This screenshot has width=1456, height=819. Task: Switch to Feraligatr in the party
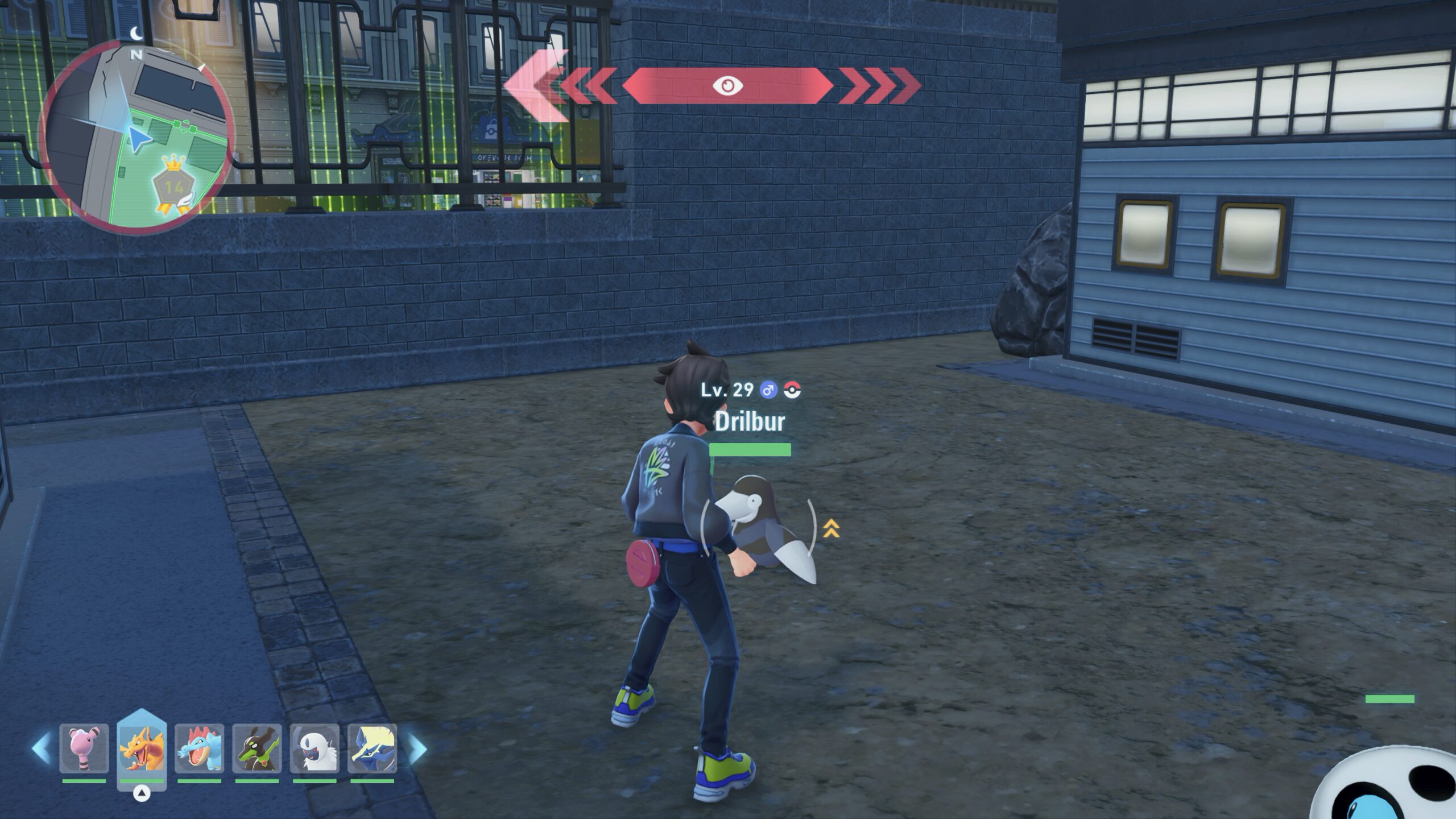199,748
